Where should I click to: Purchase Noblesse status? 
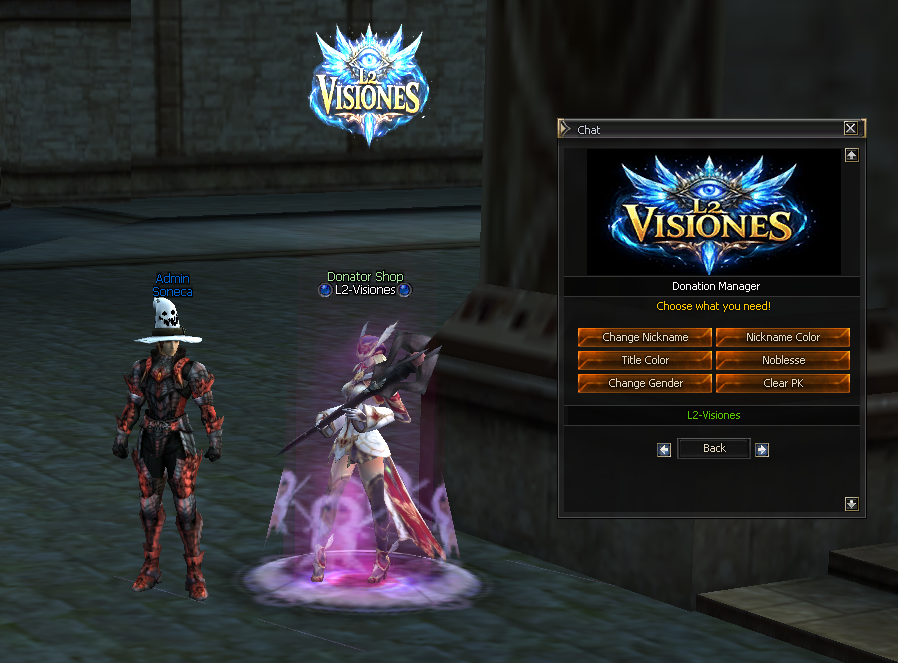coord(783,360)
